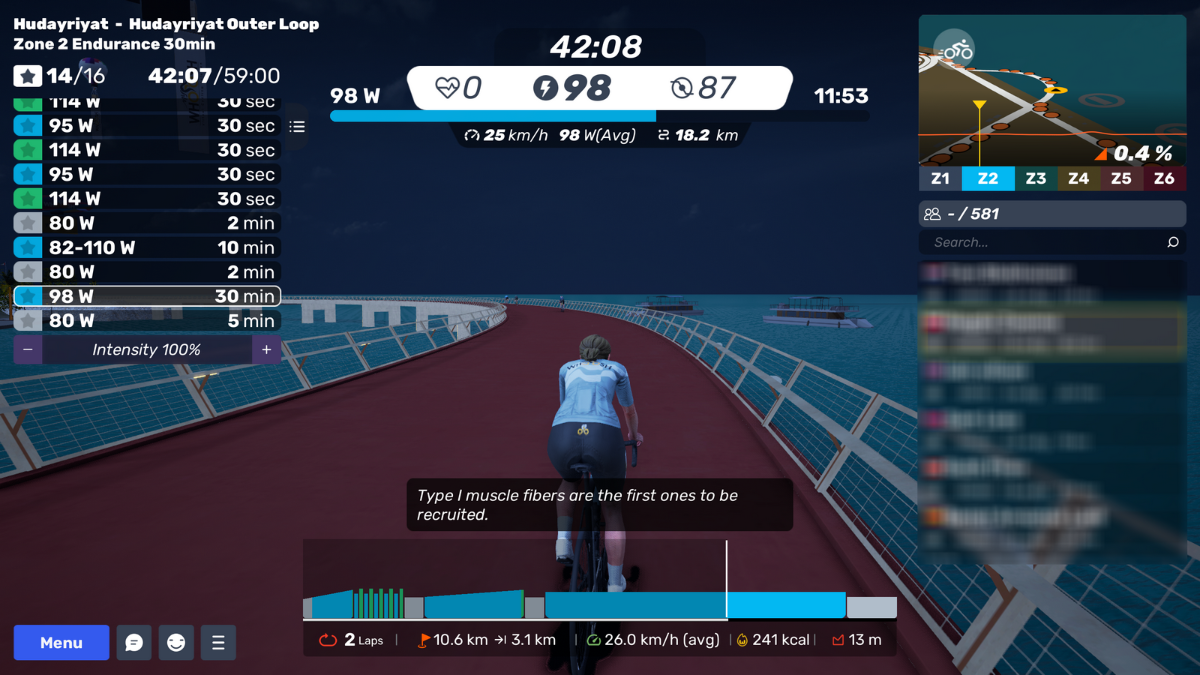Click the star count 14/16 badge

60,76
